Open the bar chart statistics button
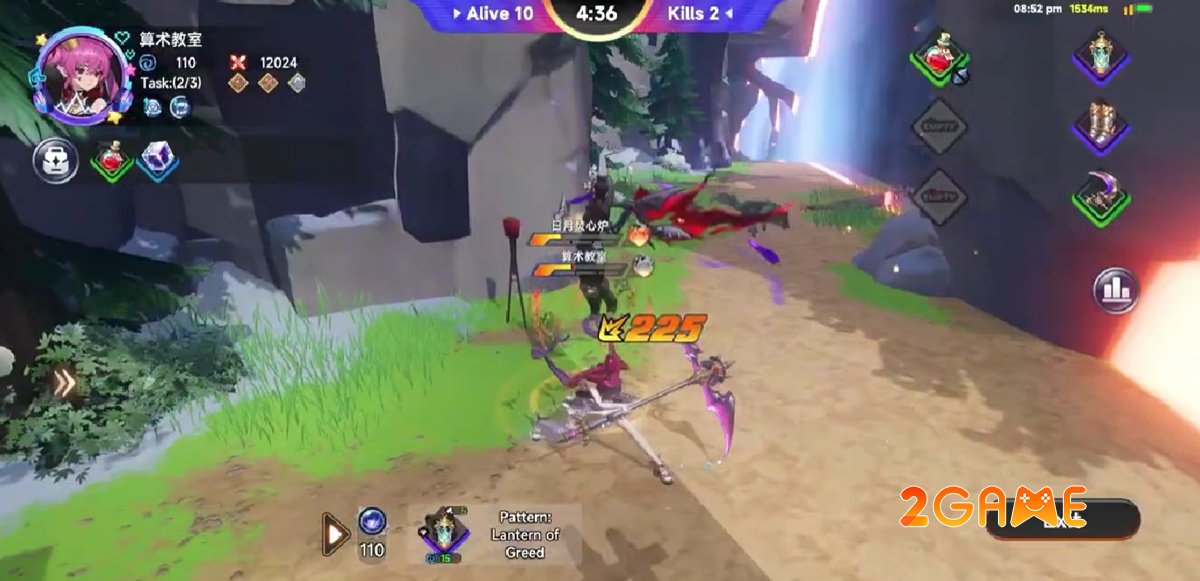The height and width of the screenshot is (581, 1200). click(1116, 291)
